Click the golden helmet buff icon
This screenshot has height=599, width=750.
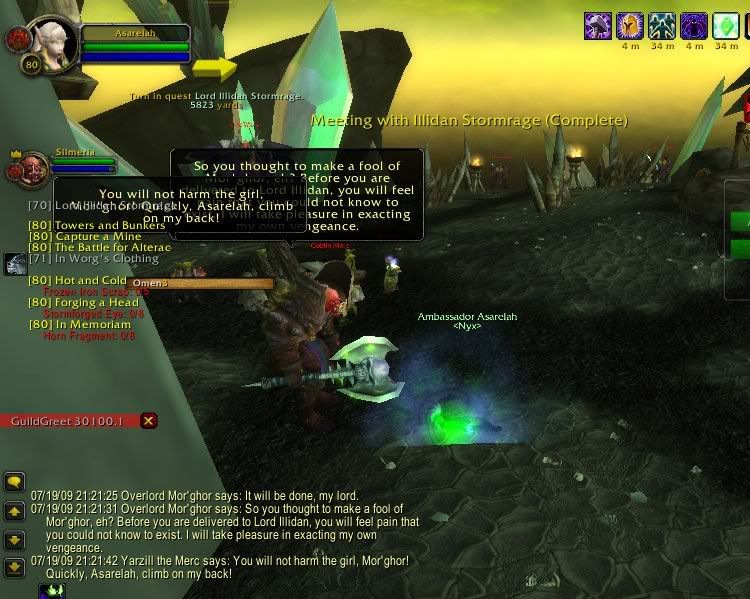[x=629, y=25]
